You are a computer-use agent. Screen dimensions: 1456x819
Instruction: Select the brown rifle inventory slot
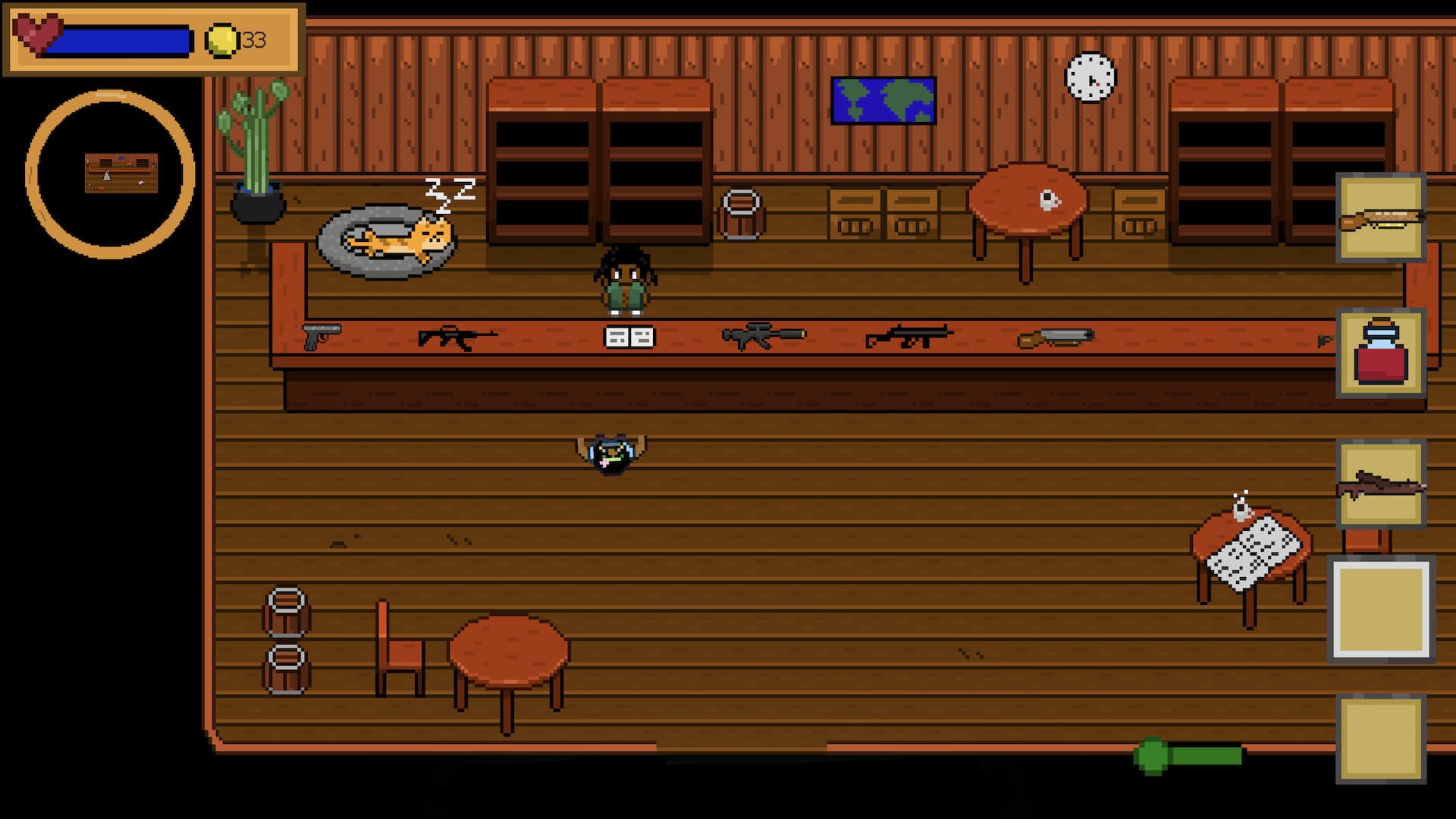click(x=1382, y=482)
